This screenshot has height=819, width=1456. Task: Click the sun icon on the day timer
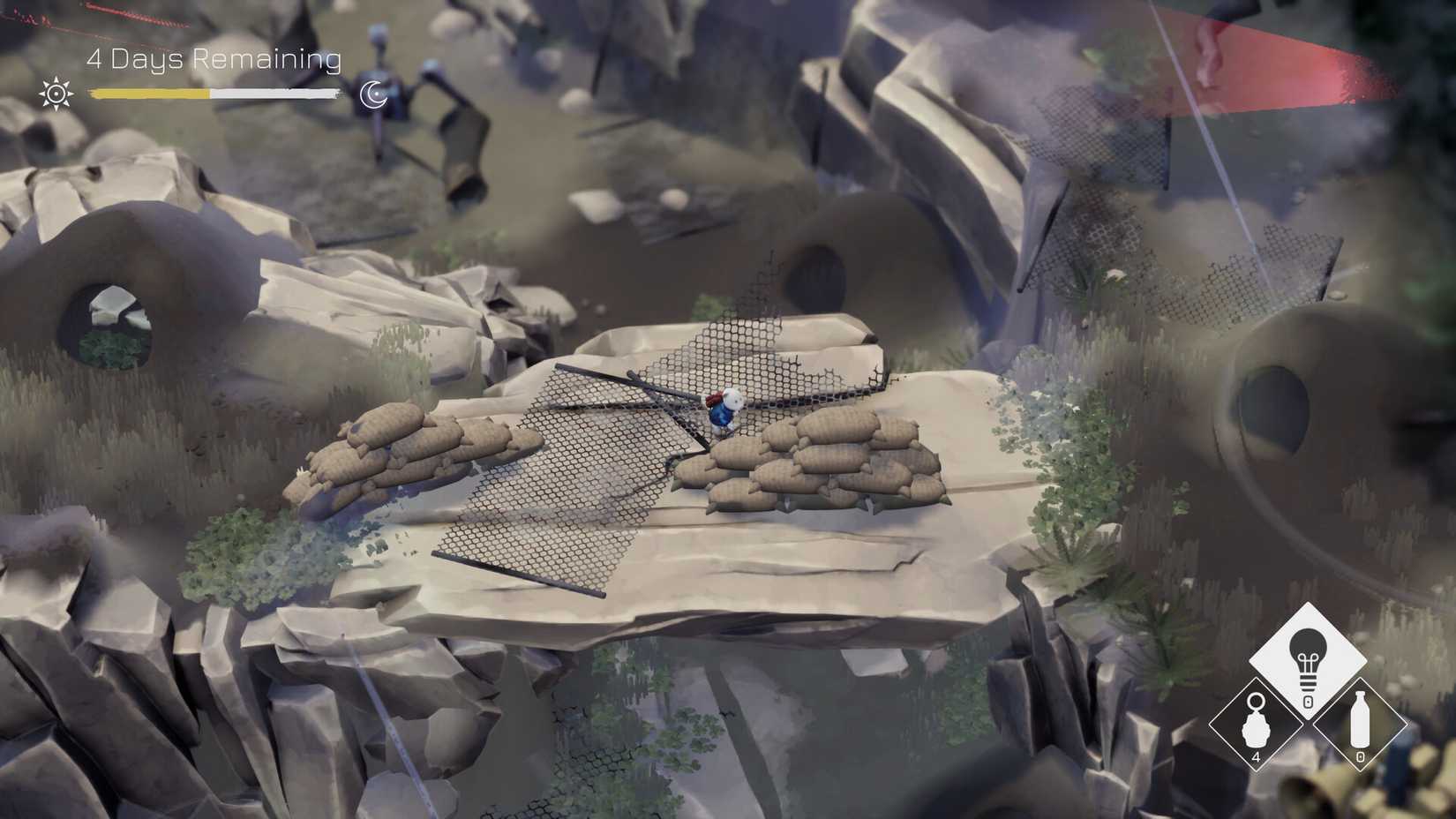(56, 92)
